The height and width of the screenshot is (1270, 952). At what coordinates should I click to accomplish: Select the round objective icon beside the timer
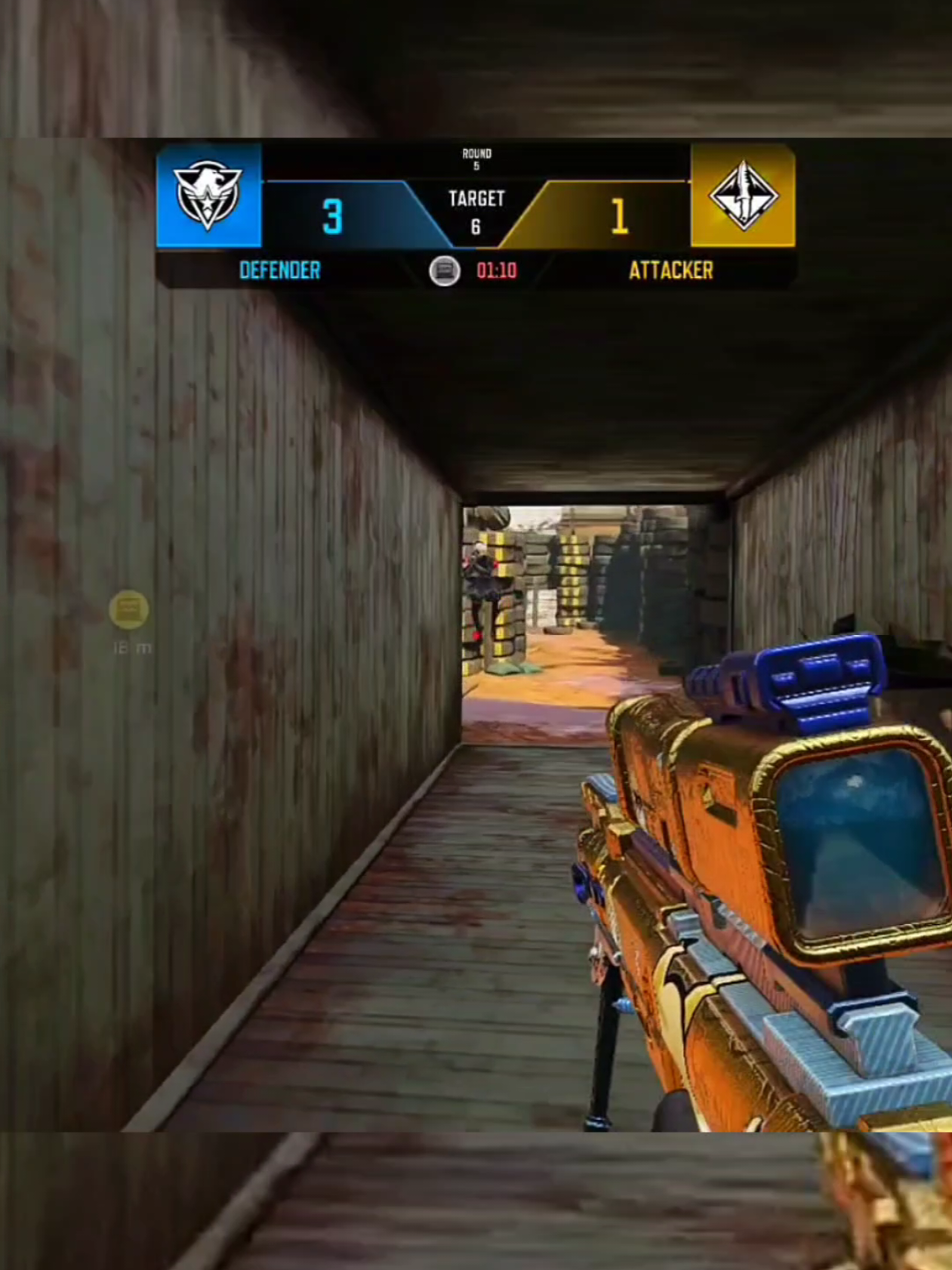[445, 270]
